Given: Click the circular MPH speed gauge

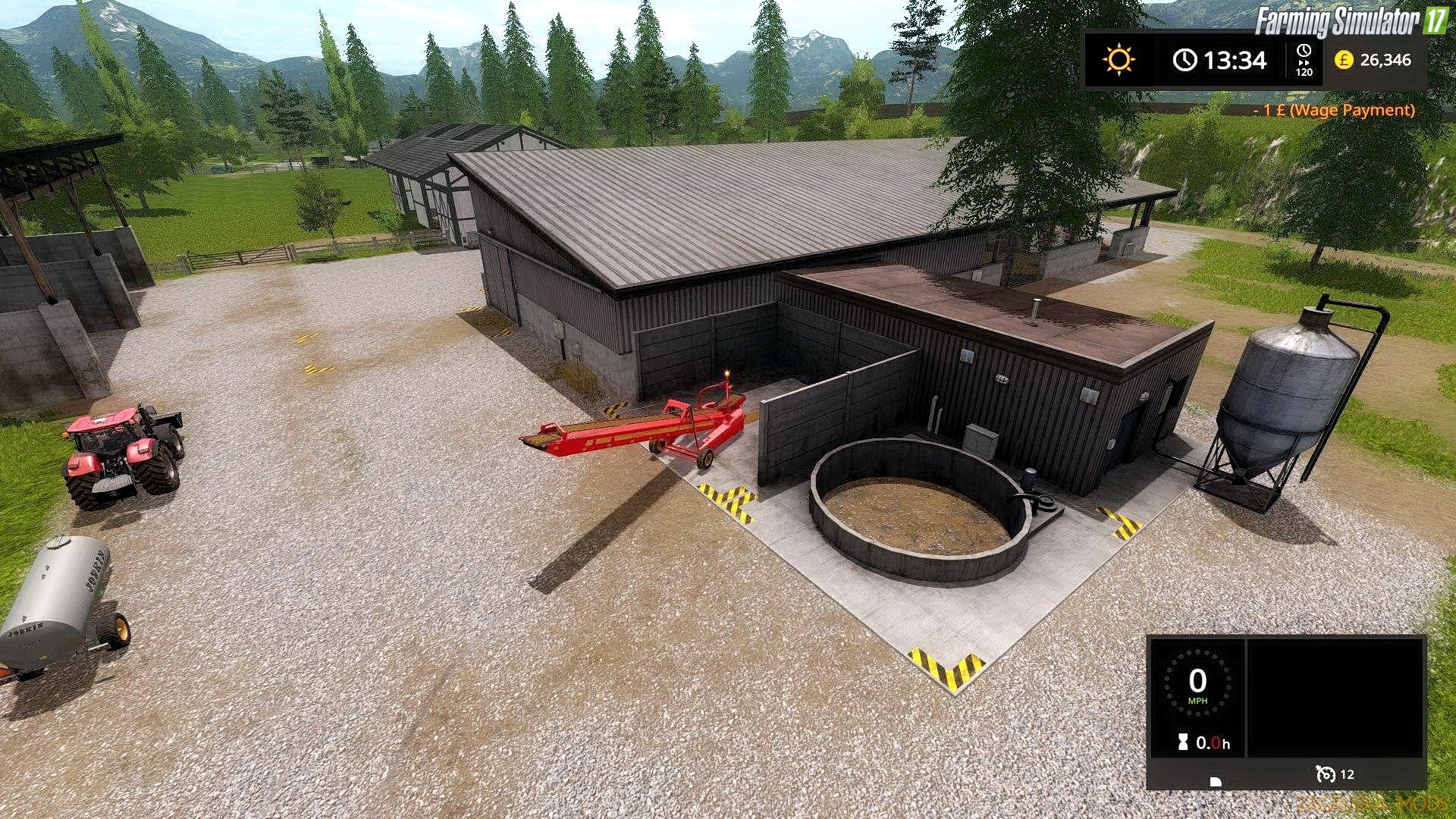Looking at the screenshot, I should coord(1198,682).
